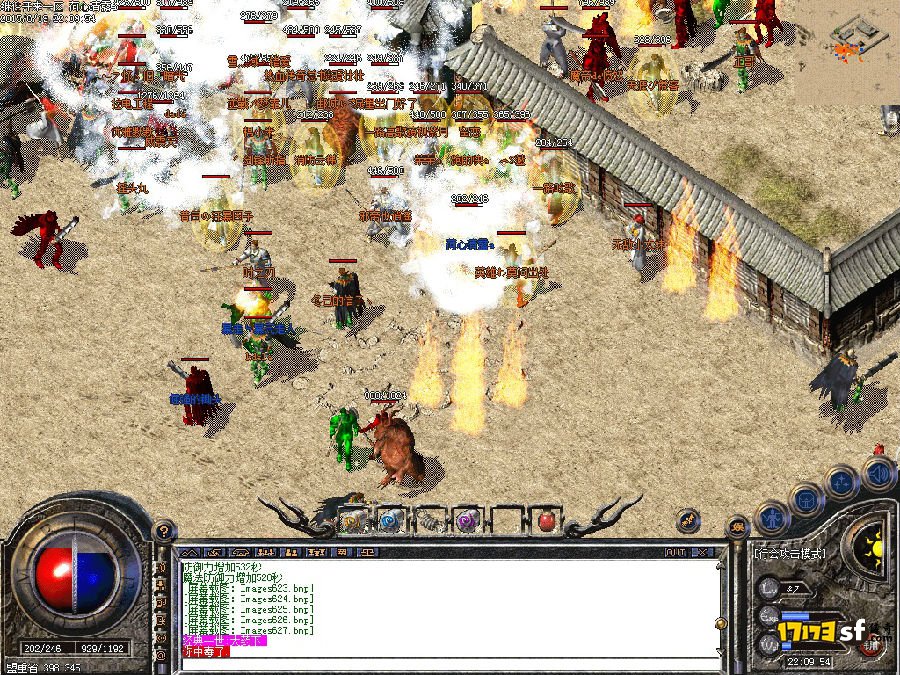Click the round orange 娱 button

[x=738, y=527]
